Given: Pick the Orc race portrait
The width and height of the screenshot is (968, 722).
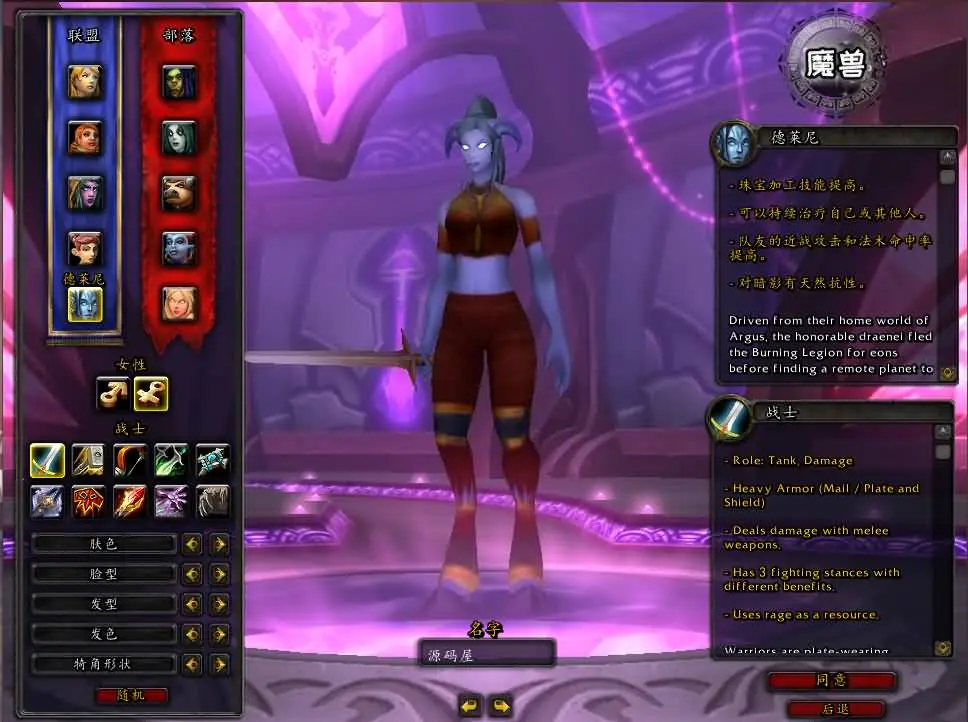Looking at the screenshot, I should click(179, 81).
